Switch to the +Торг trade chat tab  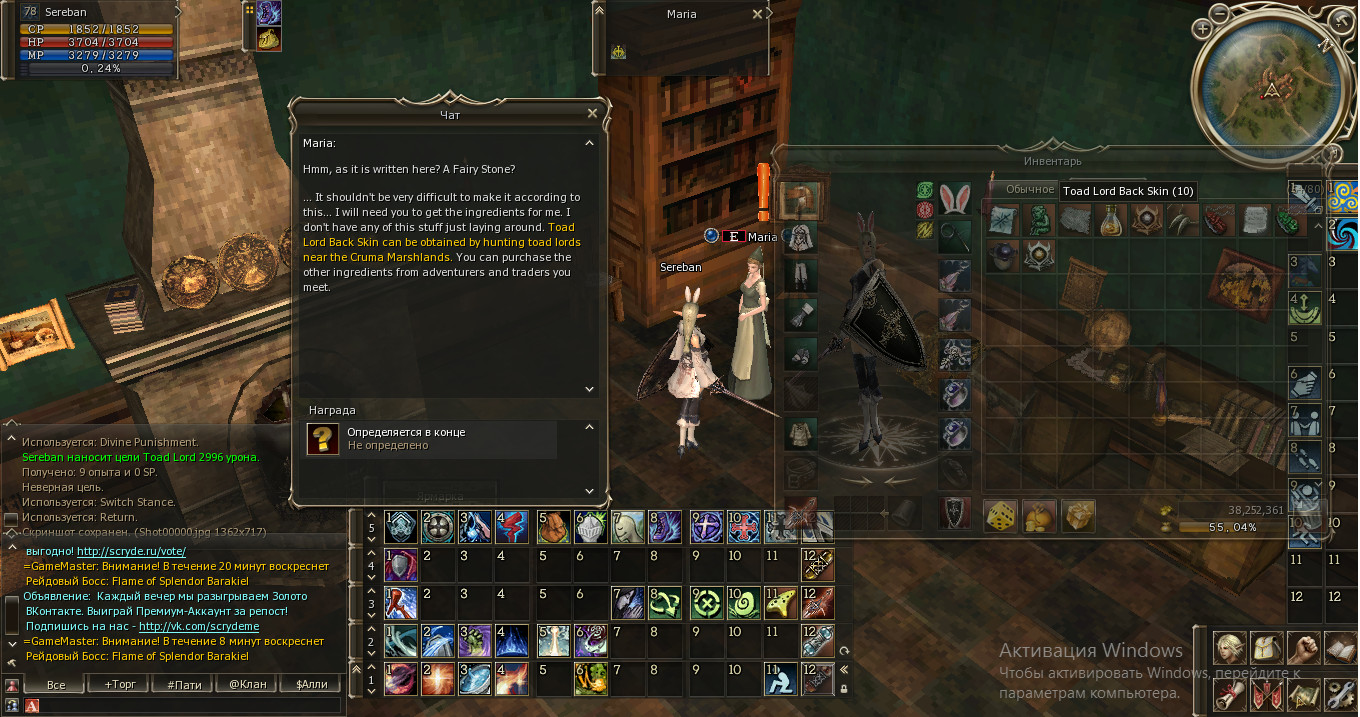click(121, 685)
